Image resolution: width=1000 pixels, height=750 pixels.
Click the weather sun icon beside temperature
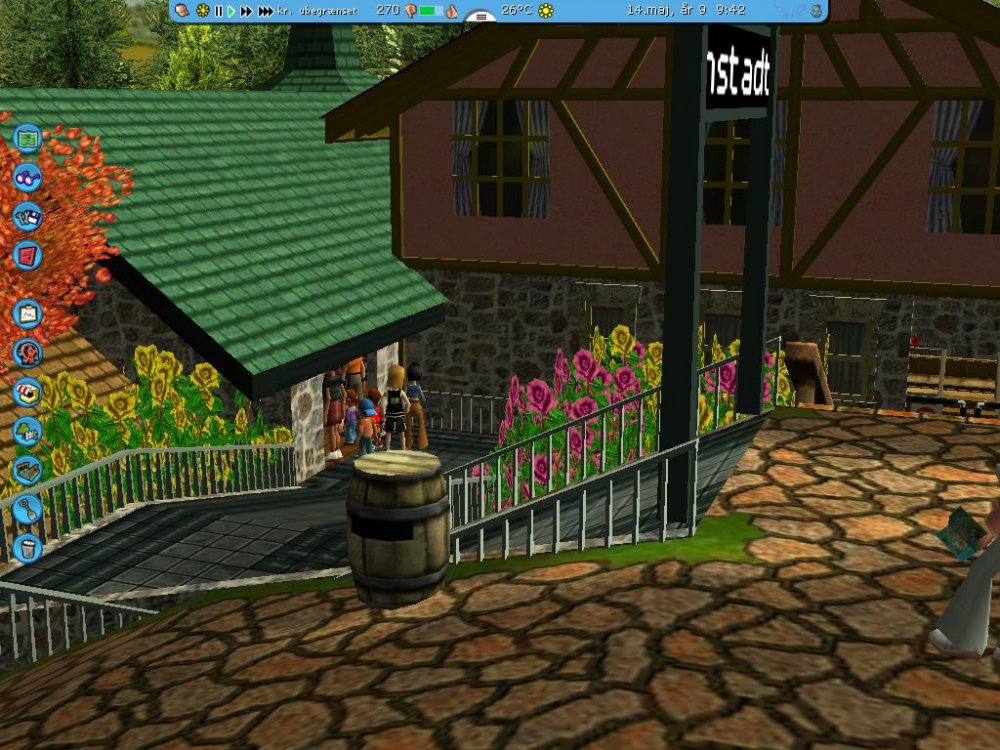[x=545, y=10]
